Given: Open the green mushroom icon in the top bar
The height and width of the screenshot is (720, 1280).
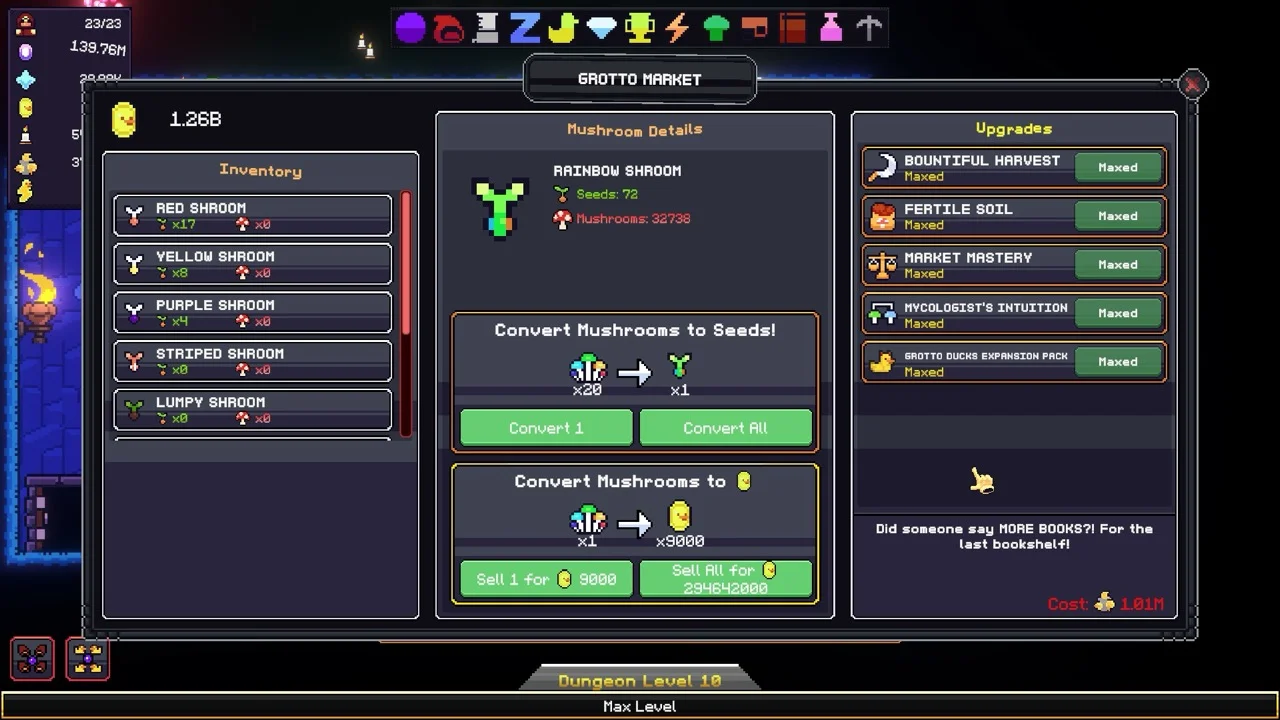Looking at the screenshot, I should [x=716, y=28].
